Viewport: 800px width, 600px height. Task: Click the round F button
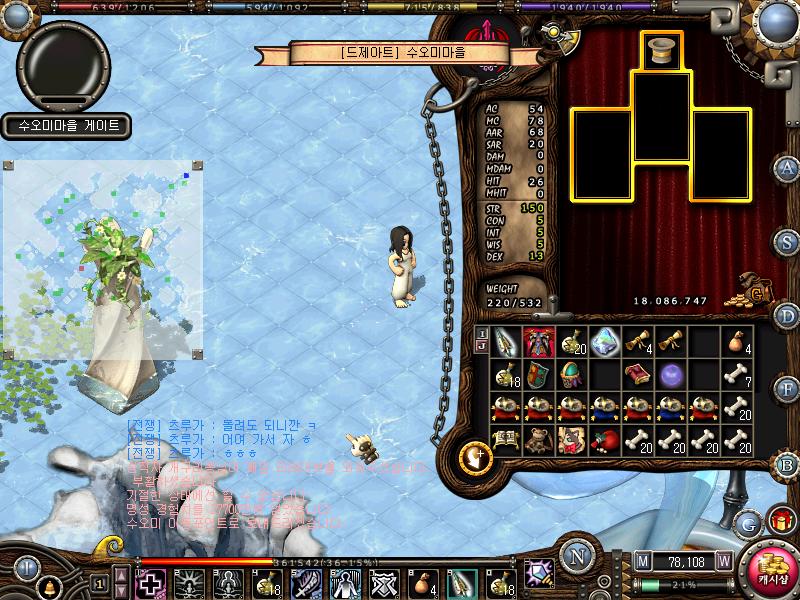click(788, 389)
